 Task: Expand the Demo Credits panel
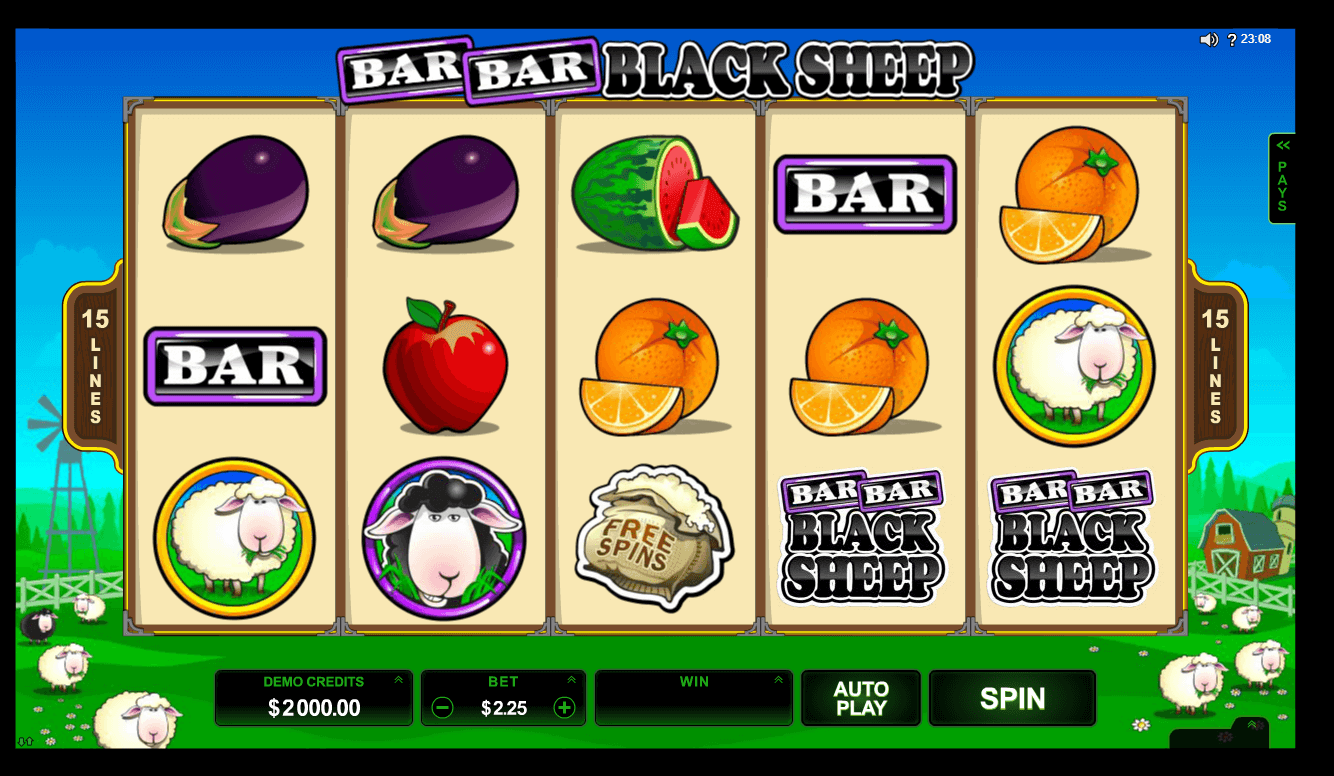[398, 680]
